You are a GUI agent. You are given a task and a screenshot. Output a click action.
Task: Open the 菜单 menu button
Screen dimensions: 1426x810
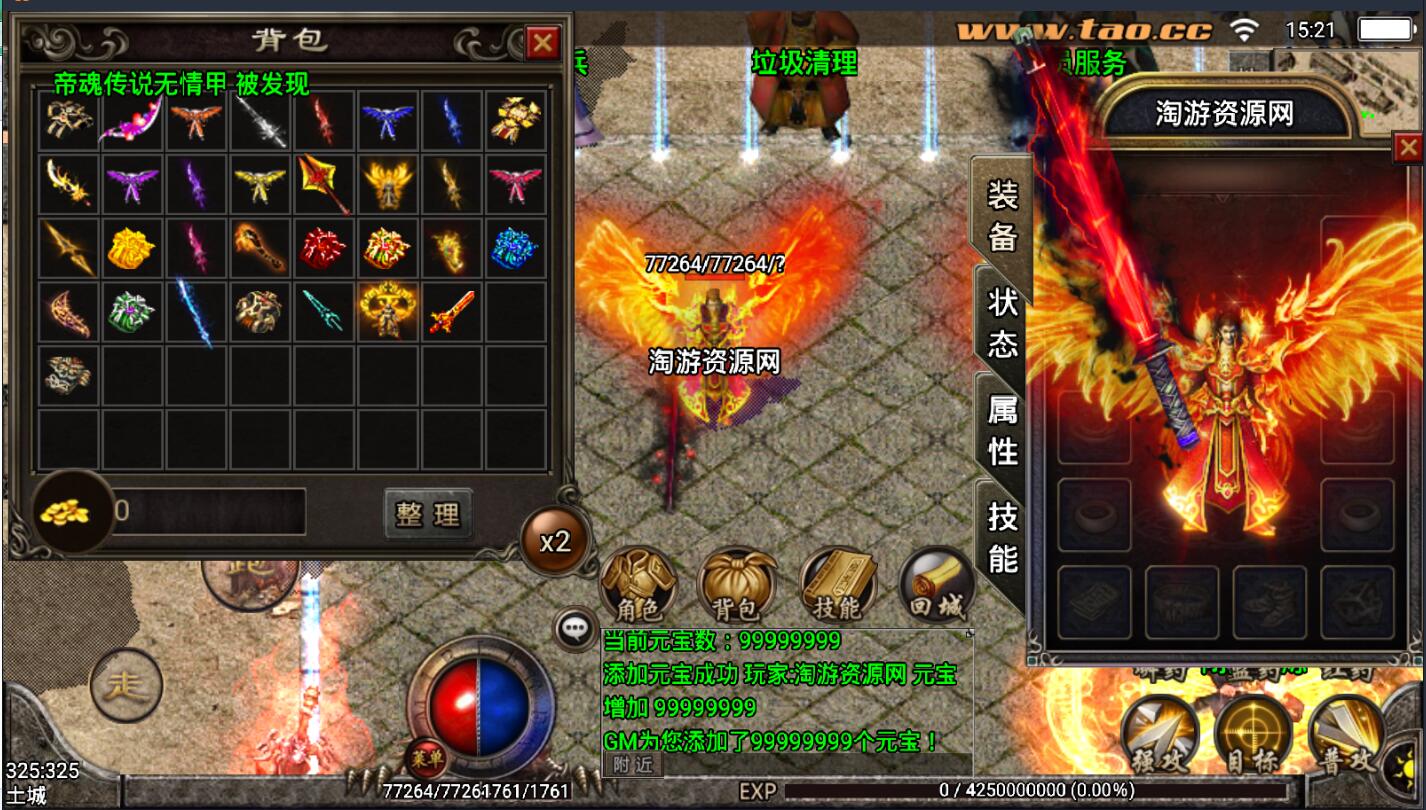tap(425, 759)
